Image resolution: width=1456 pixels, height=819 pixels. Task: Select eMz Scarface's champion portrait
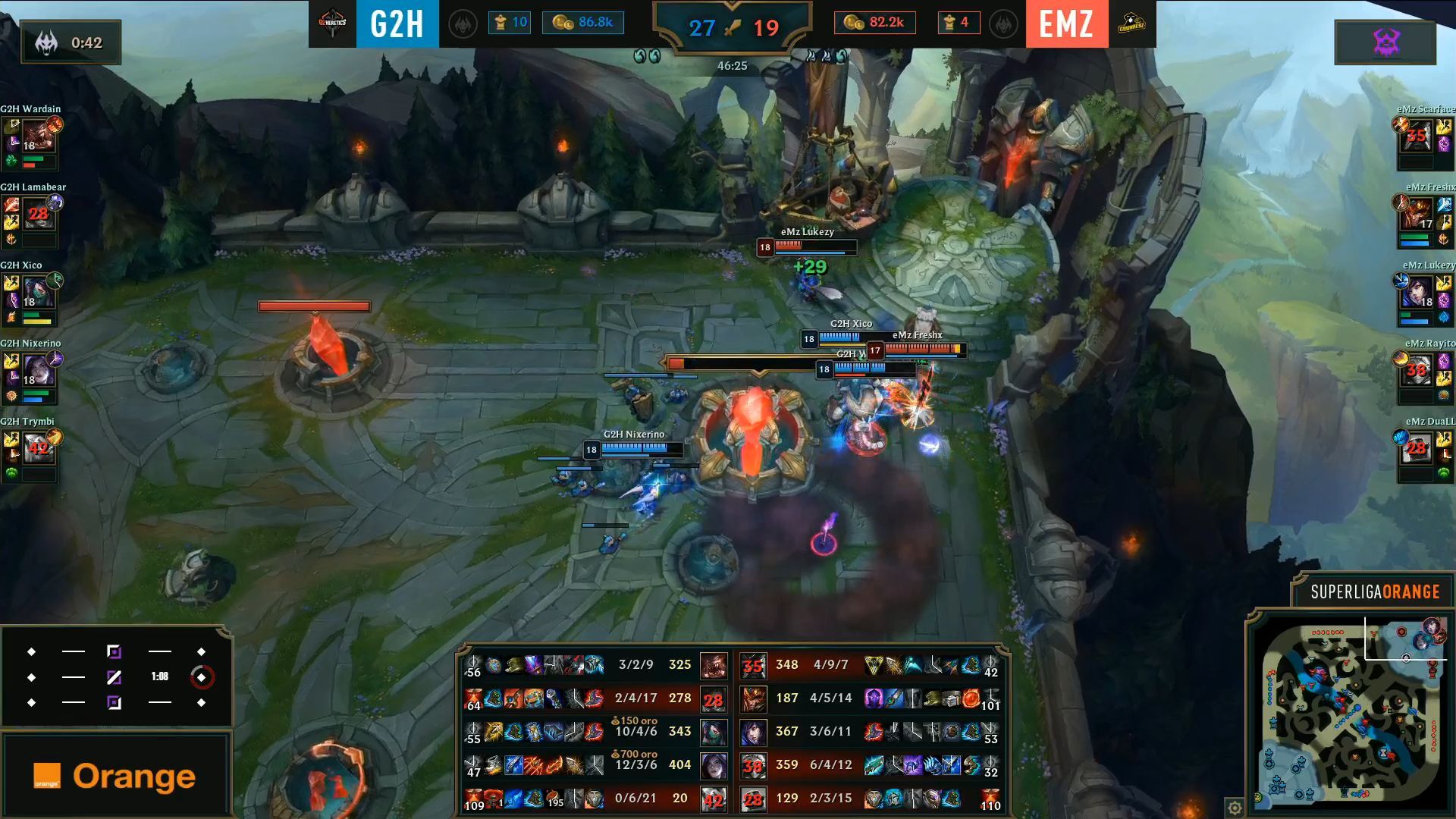(1417, 137)
